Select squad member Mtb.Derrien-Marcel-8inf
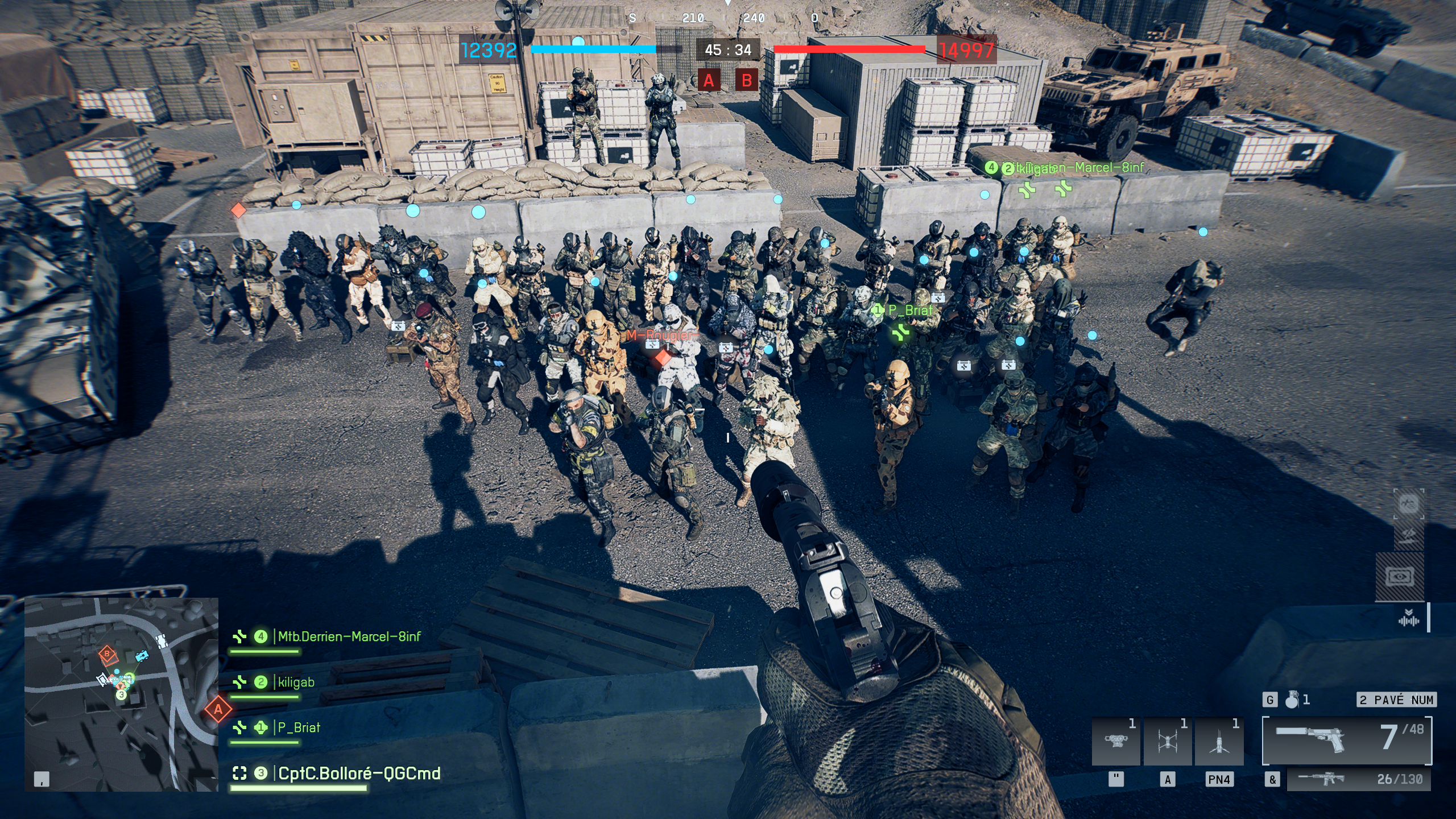The height and width of the screenshot is (819, 1456). (349, 636)
